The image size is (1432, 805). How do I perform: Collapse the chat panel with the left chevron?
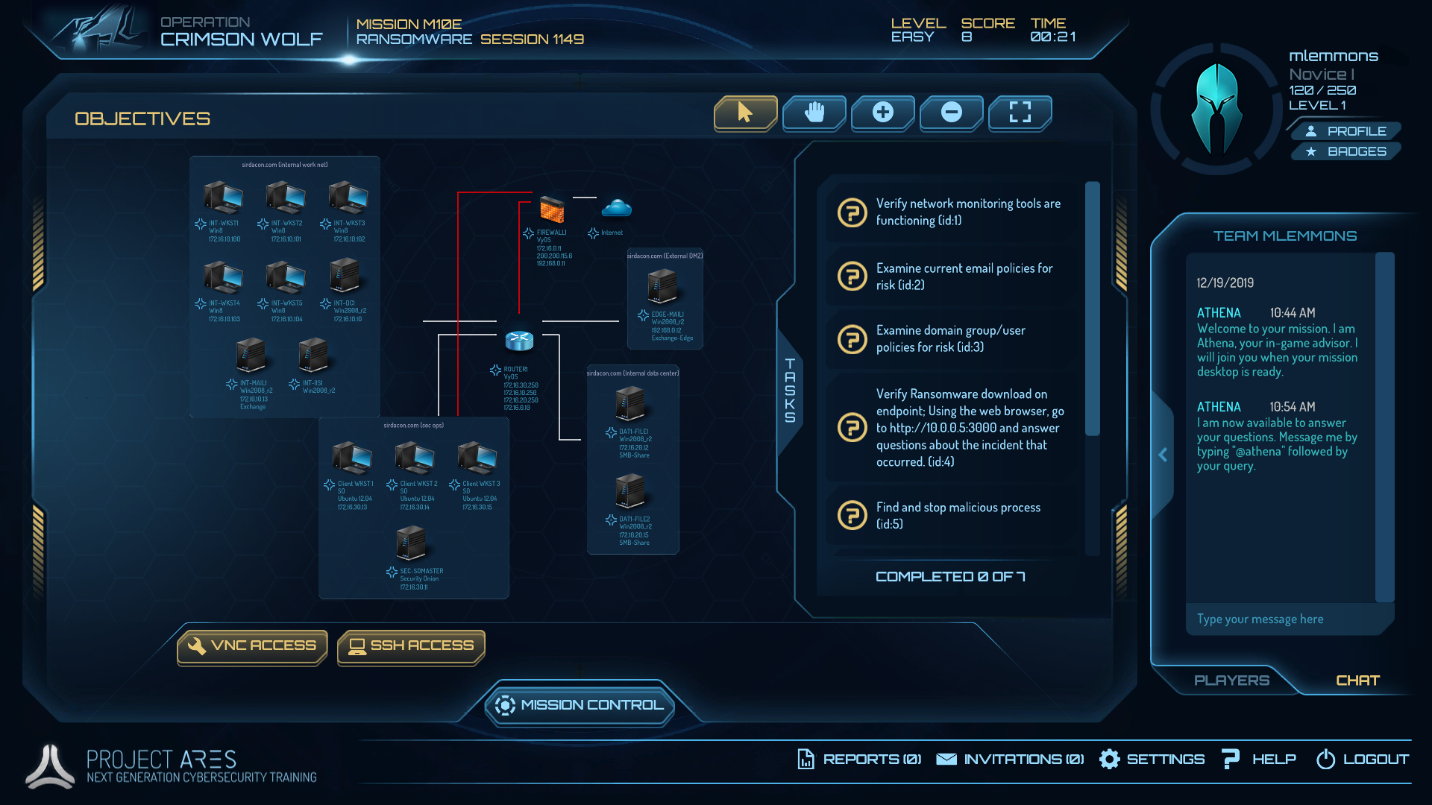1162,454
